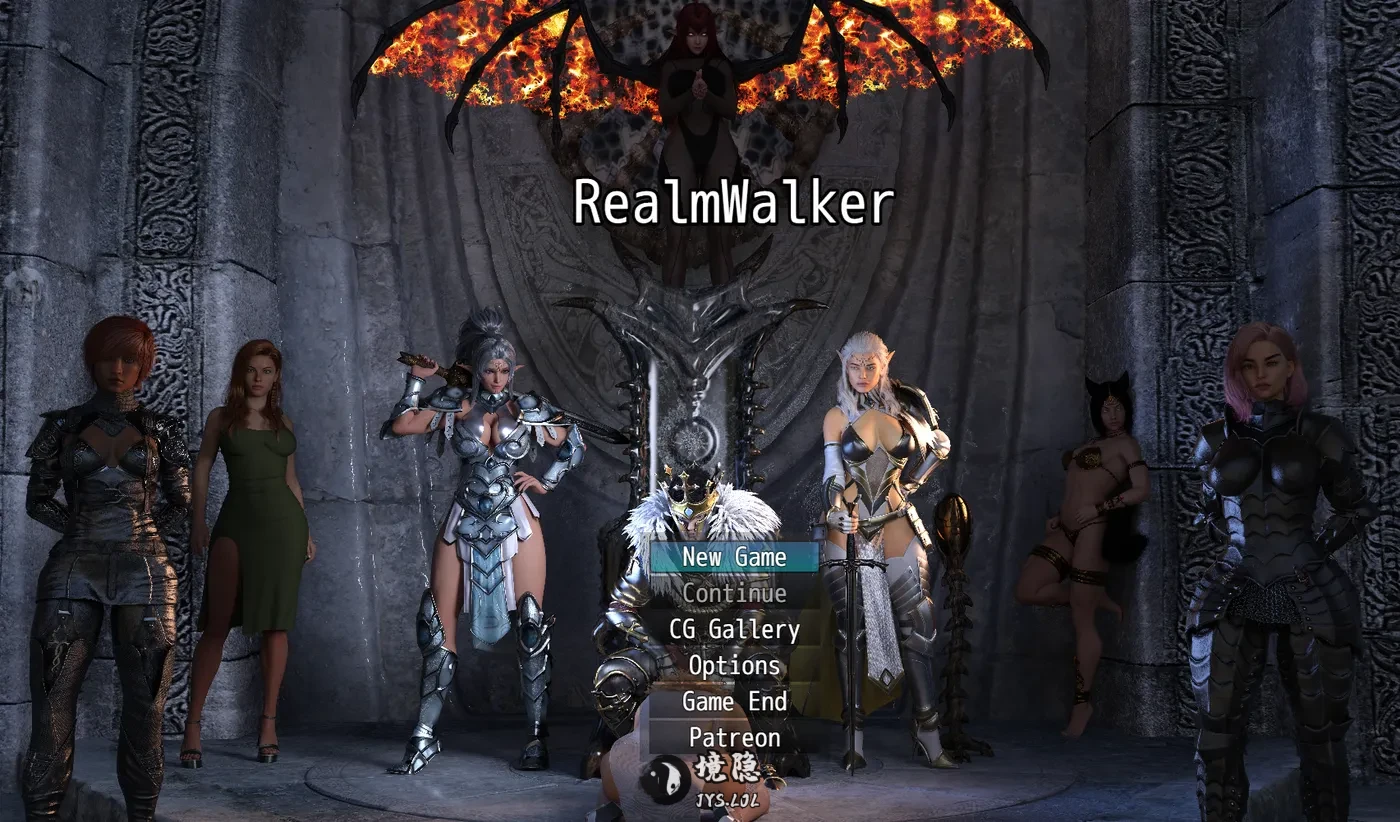The width and height of the screenshot is (1400, 822).
Task: Start a New Game
Action: (734, 557)
